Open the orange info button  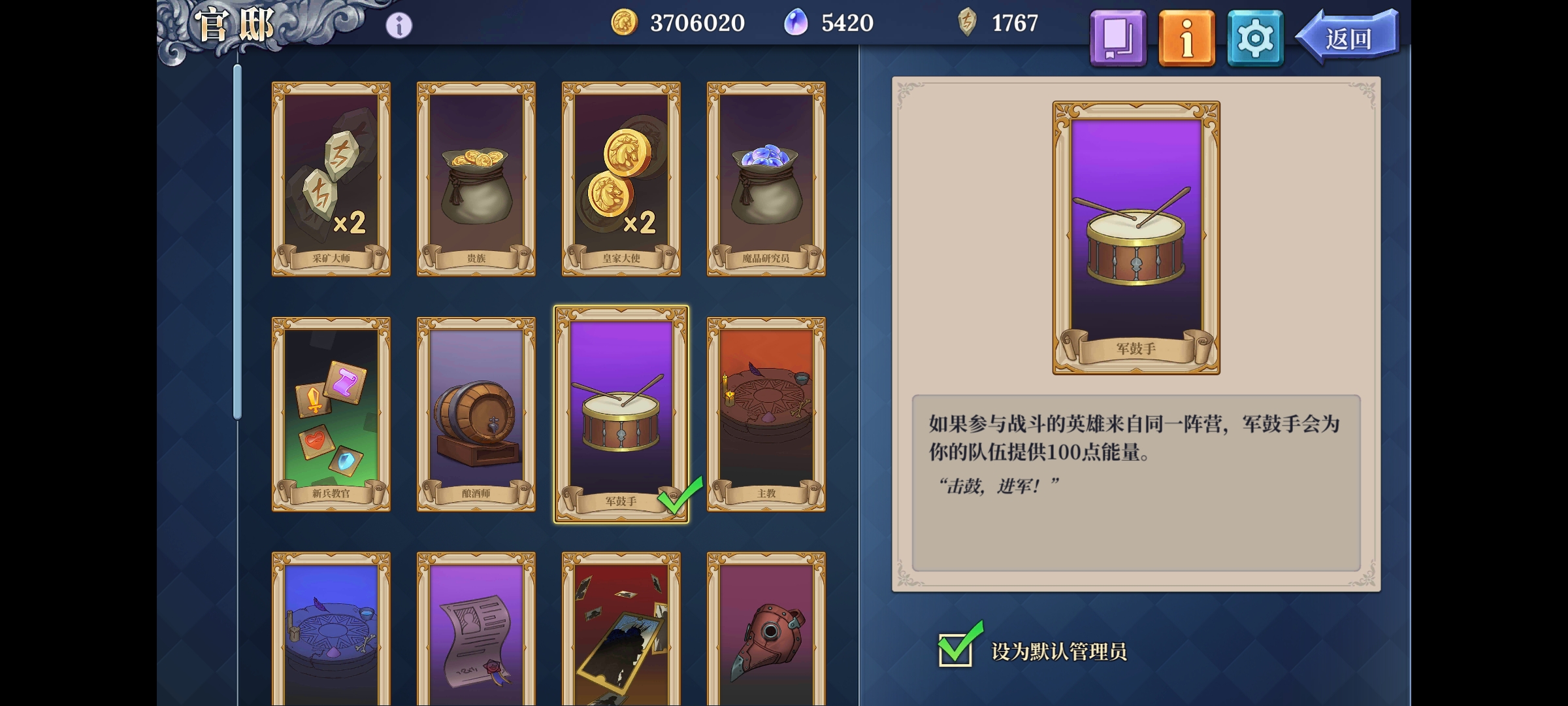[x=1186, y=38]
